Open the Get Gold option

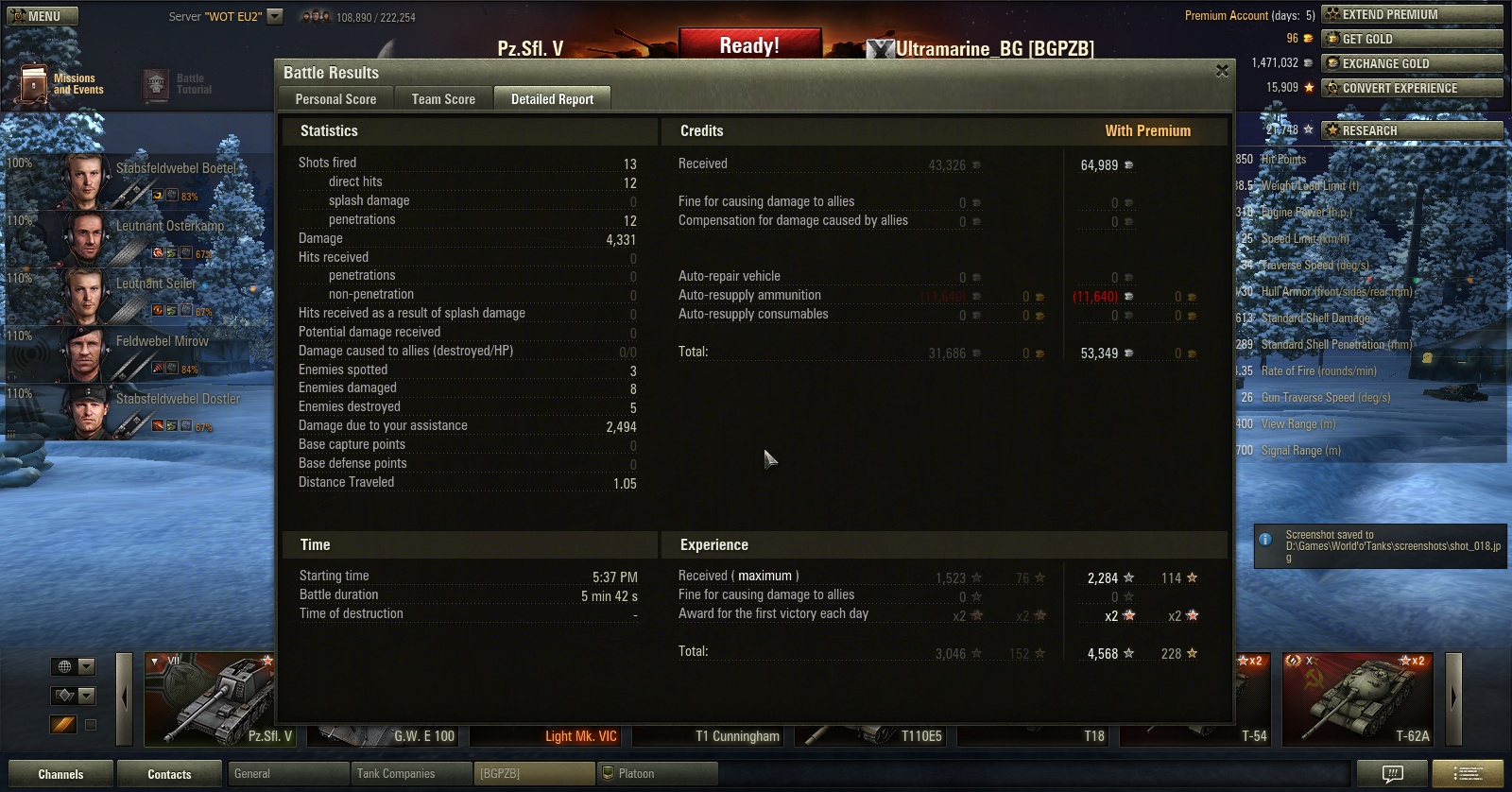pyautogui.click(x=1412, y=39)
